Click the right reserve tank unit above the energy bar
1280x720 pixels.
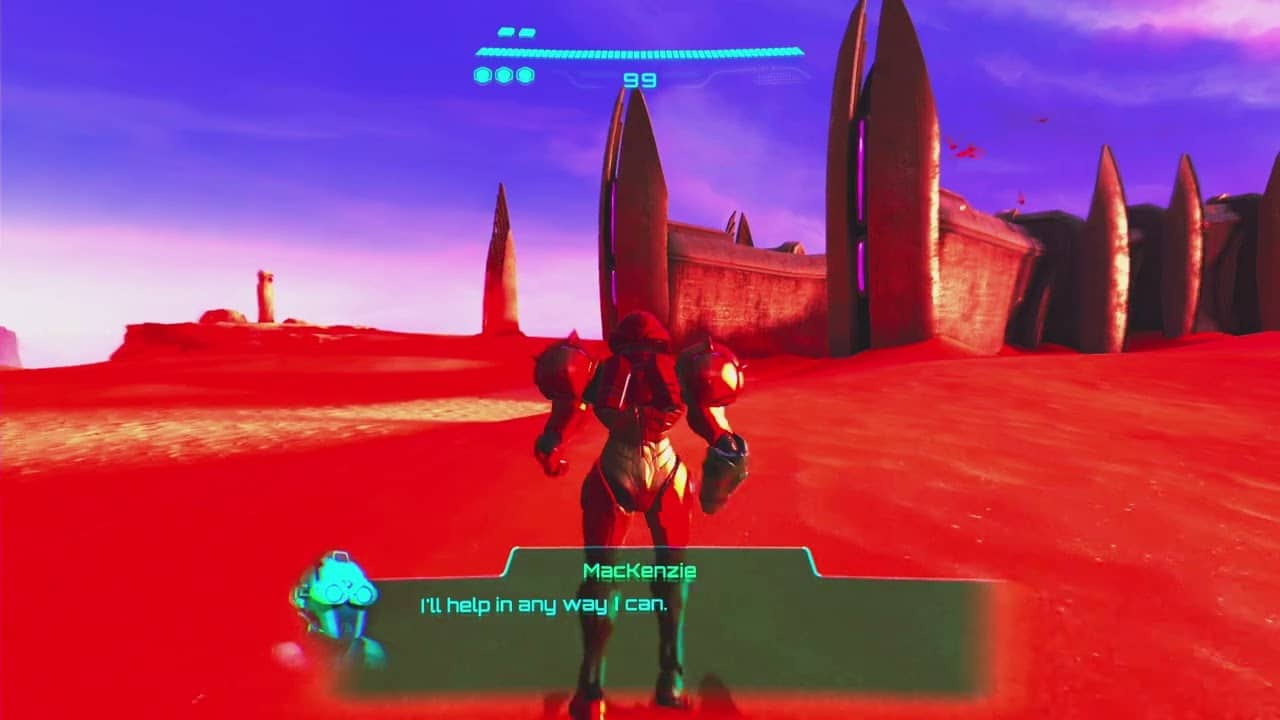528,32
